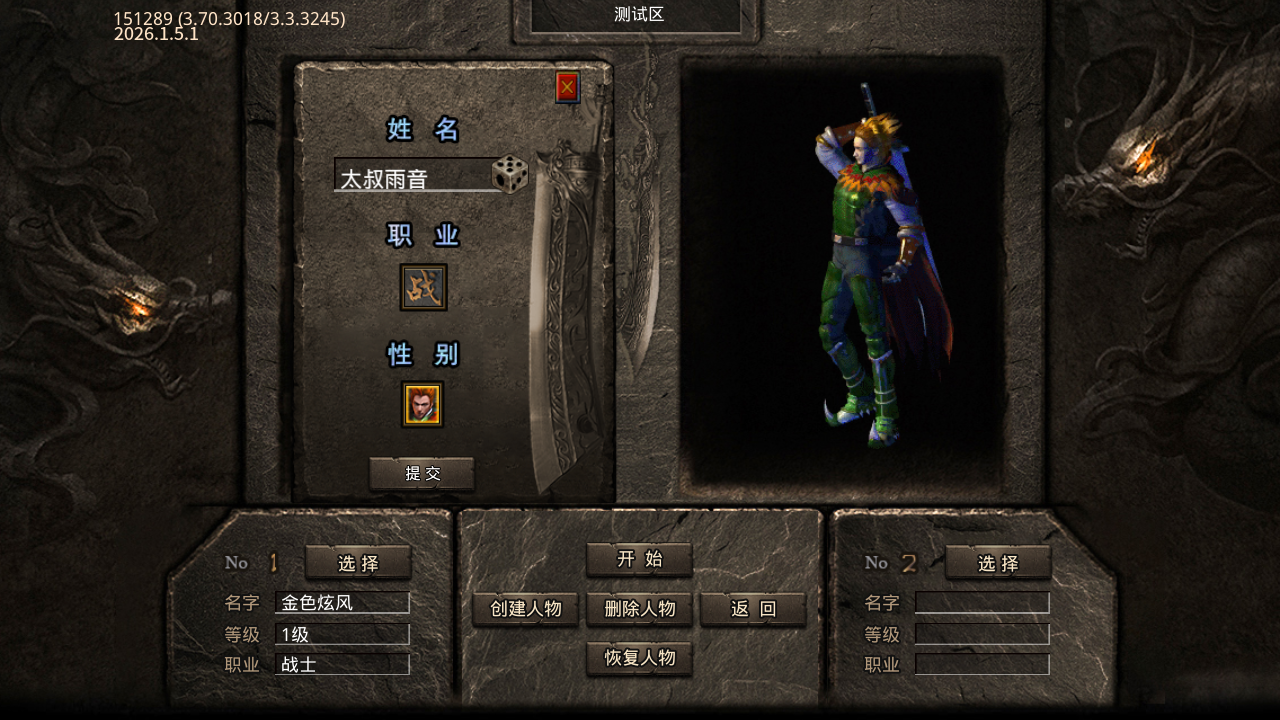Viewport: 1280px width, 720px height.
Task: Click the 测试区 server name banner
Action: 638,15
